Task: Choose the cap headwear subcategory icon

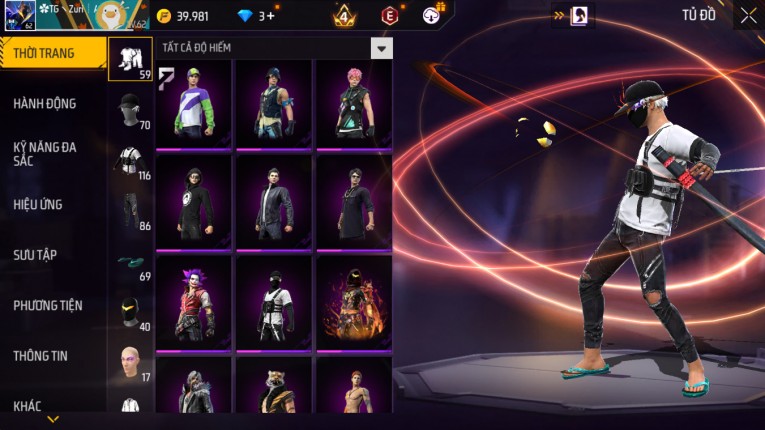Action: [130, 109]
